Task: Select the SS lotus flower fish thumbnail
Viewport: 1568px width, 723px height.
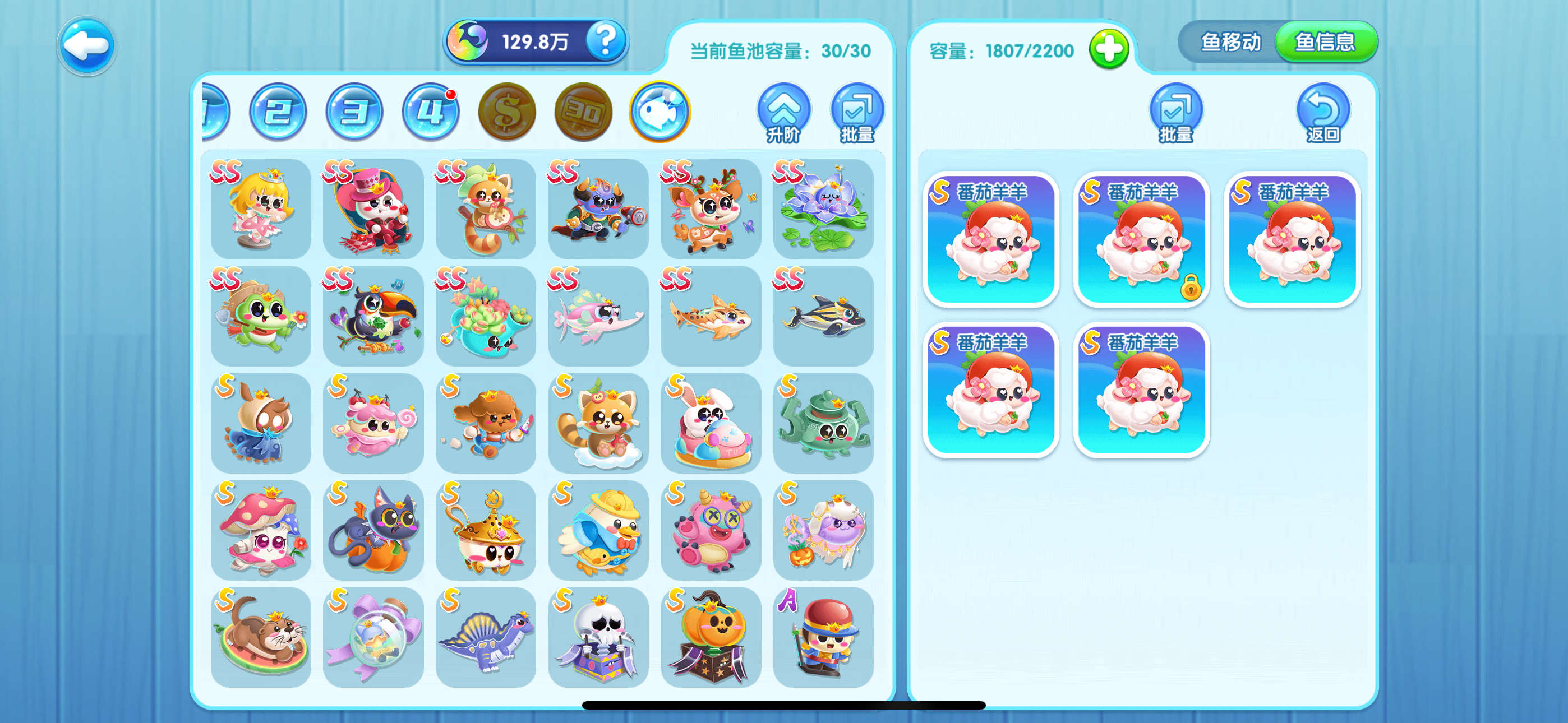Action: point(825,210)
